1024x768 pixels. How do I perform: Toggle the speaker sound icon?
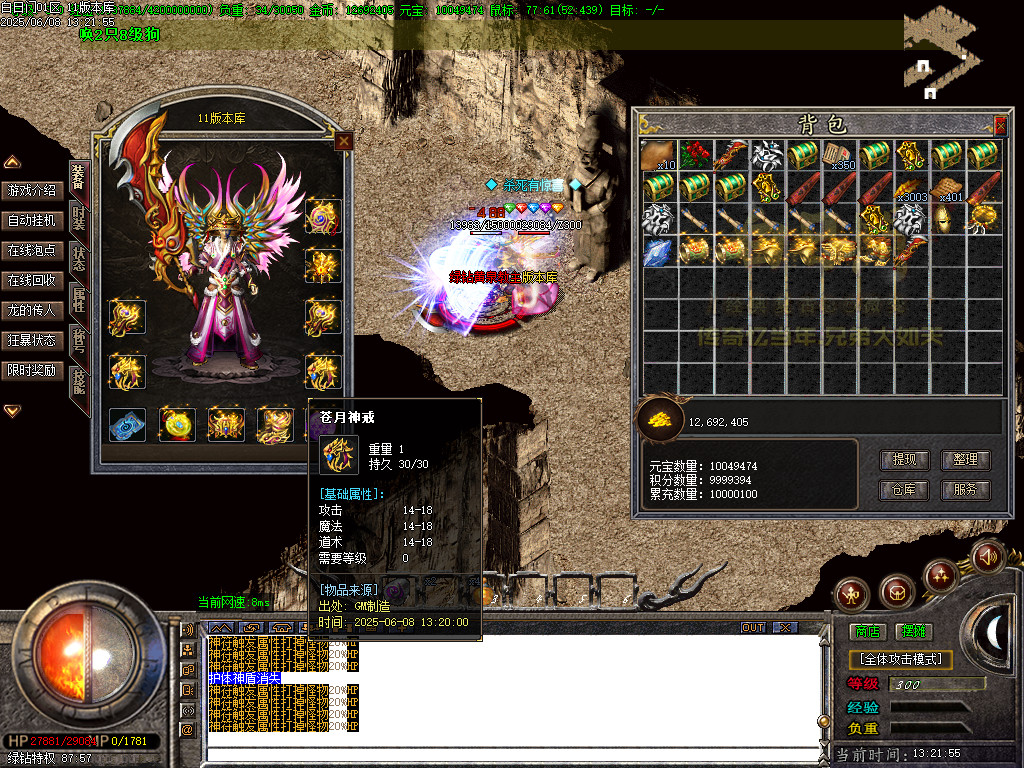pyautogui.click(x=987, y=556)
